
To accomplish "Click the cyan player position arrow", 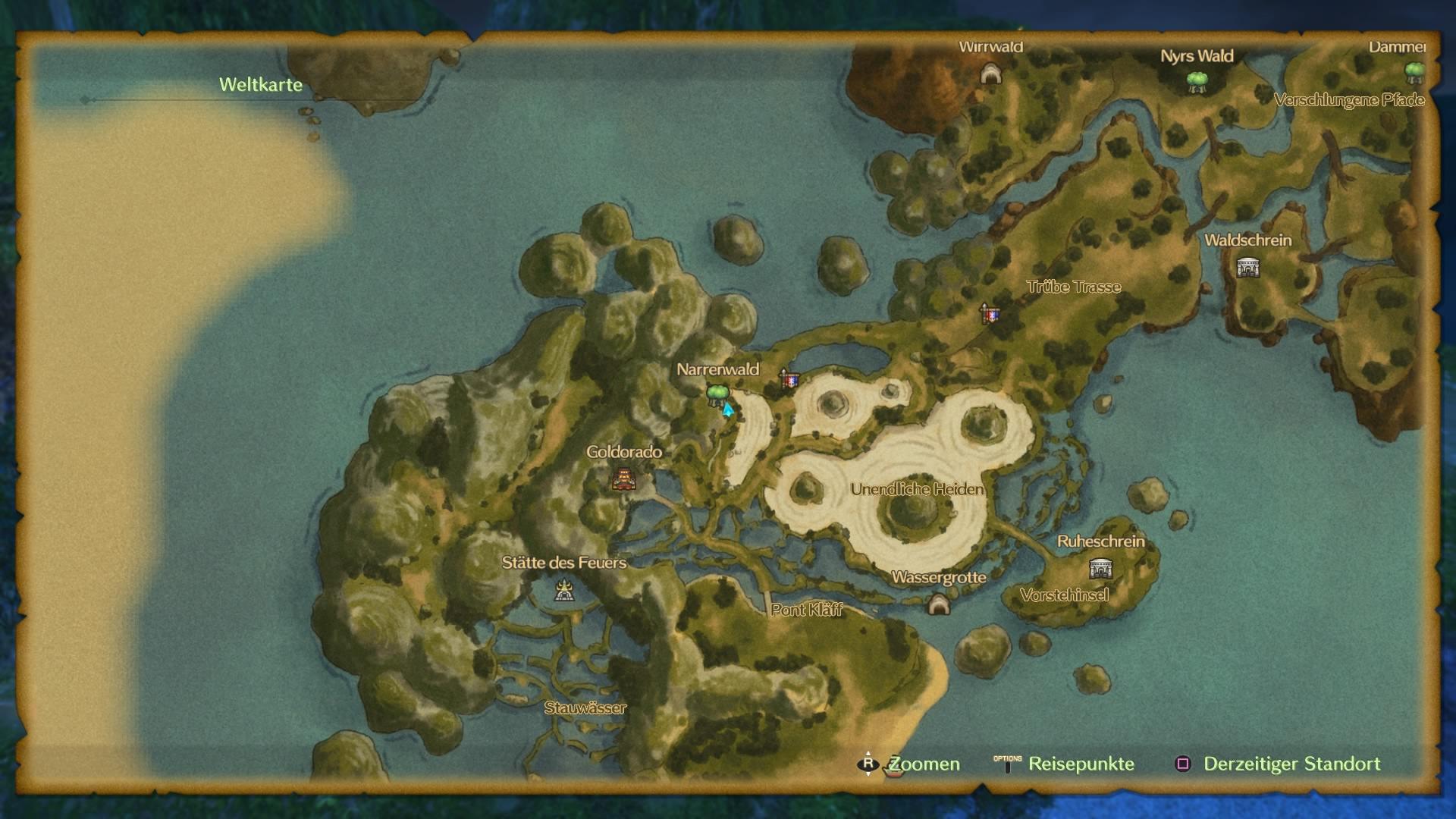I will point(728,410).
